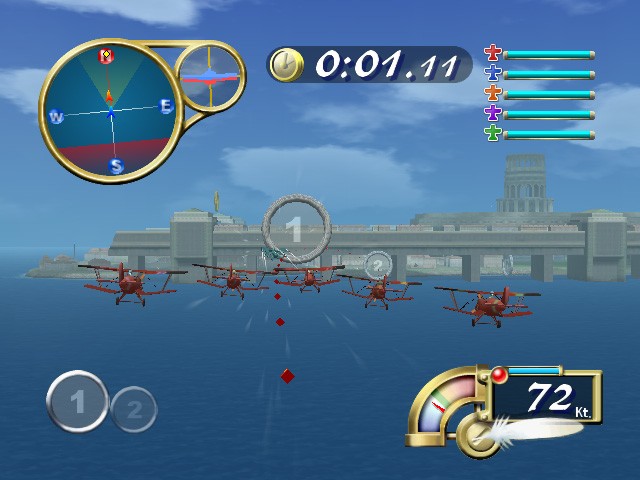The image size is (640, 480).
Task: Select the artificial horizon attitude indicator
Action: point(210,76)
